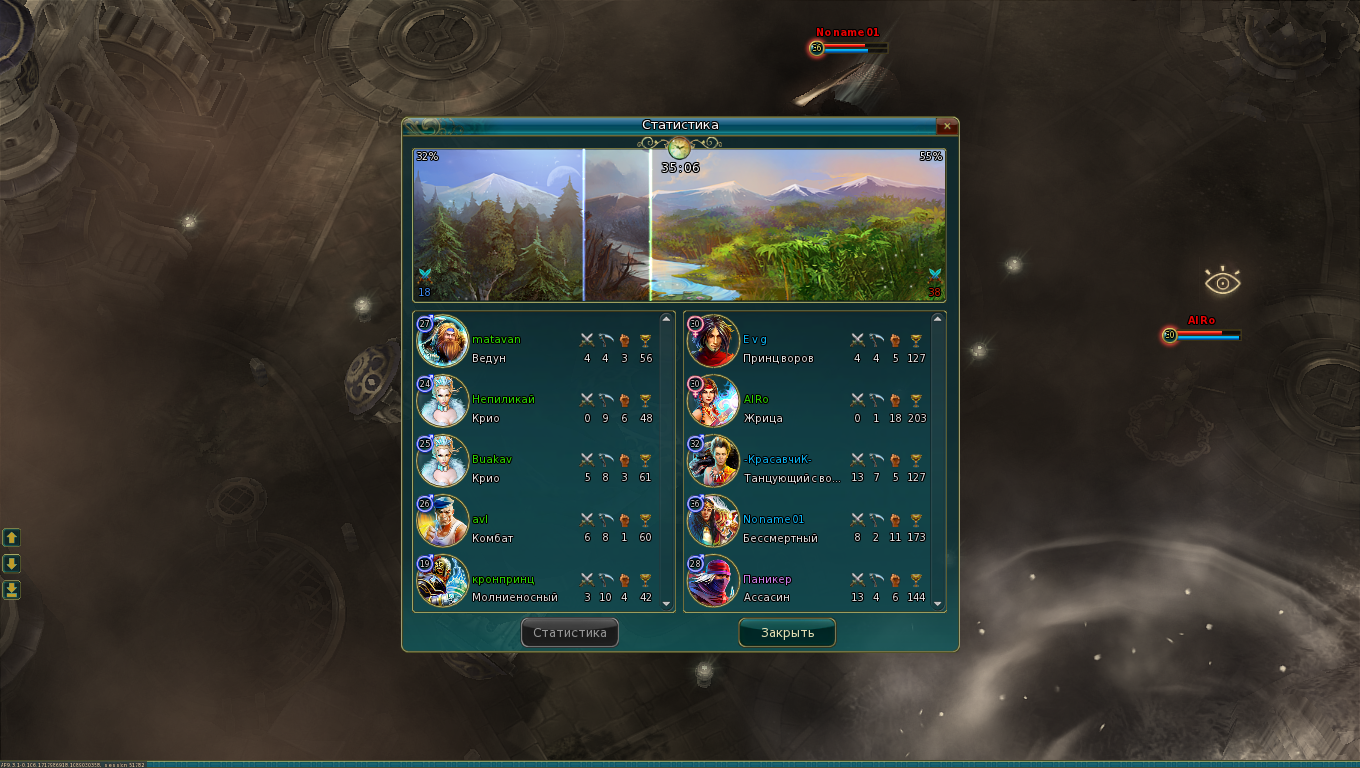The width and height of the screenshot is (1360, 768).
Task: Click the Закрыть button
Action: coord(787,632)
